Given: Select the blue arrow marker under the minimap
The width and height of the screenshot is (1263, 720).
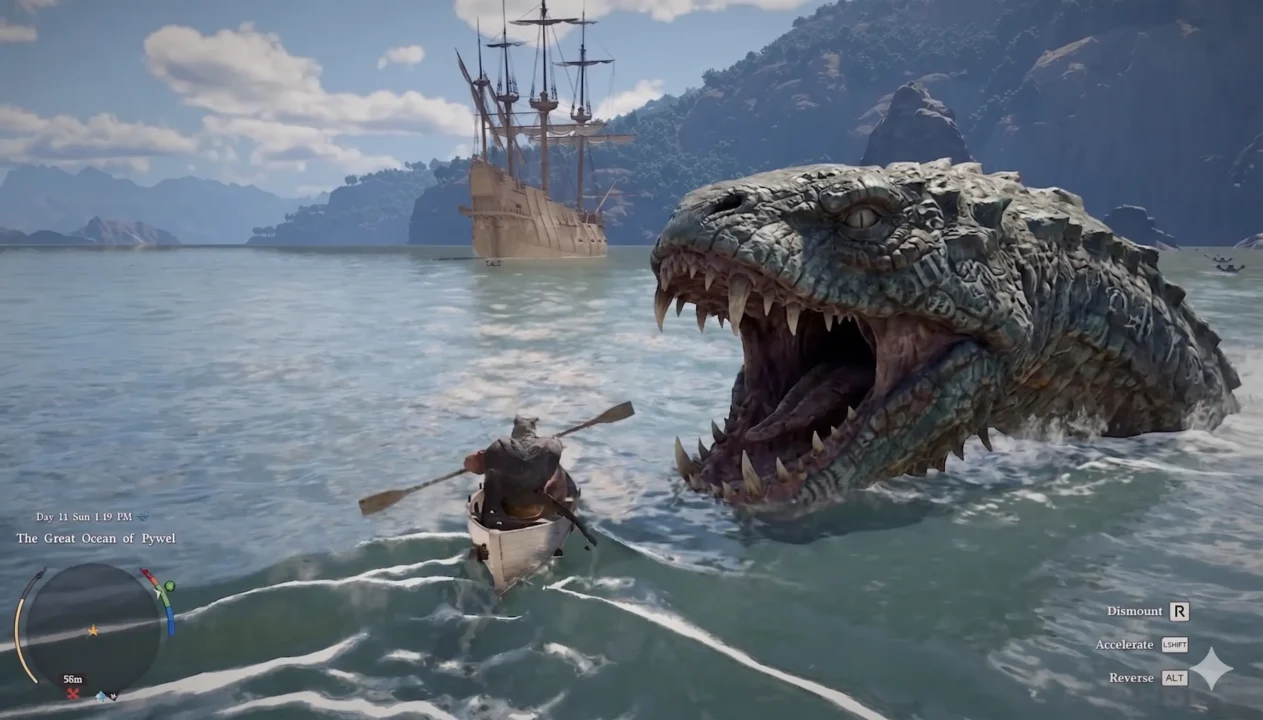Looking at the screenshot, I should pyautogui.click(x=102, y=696).
